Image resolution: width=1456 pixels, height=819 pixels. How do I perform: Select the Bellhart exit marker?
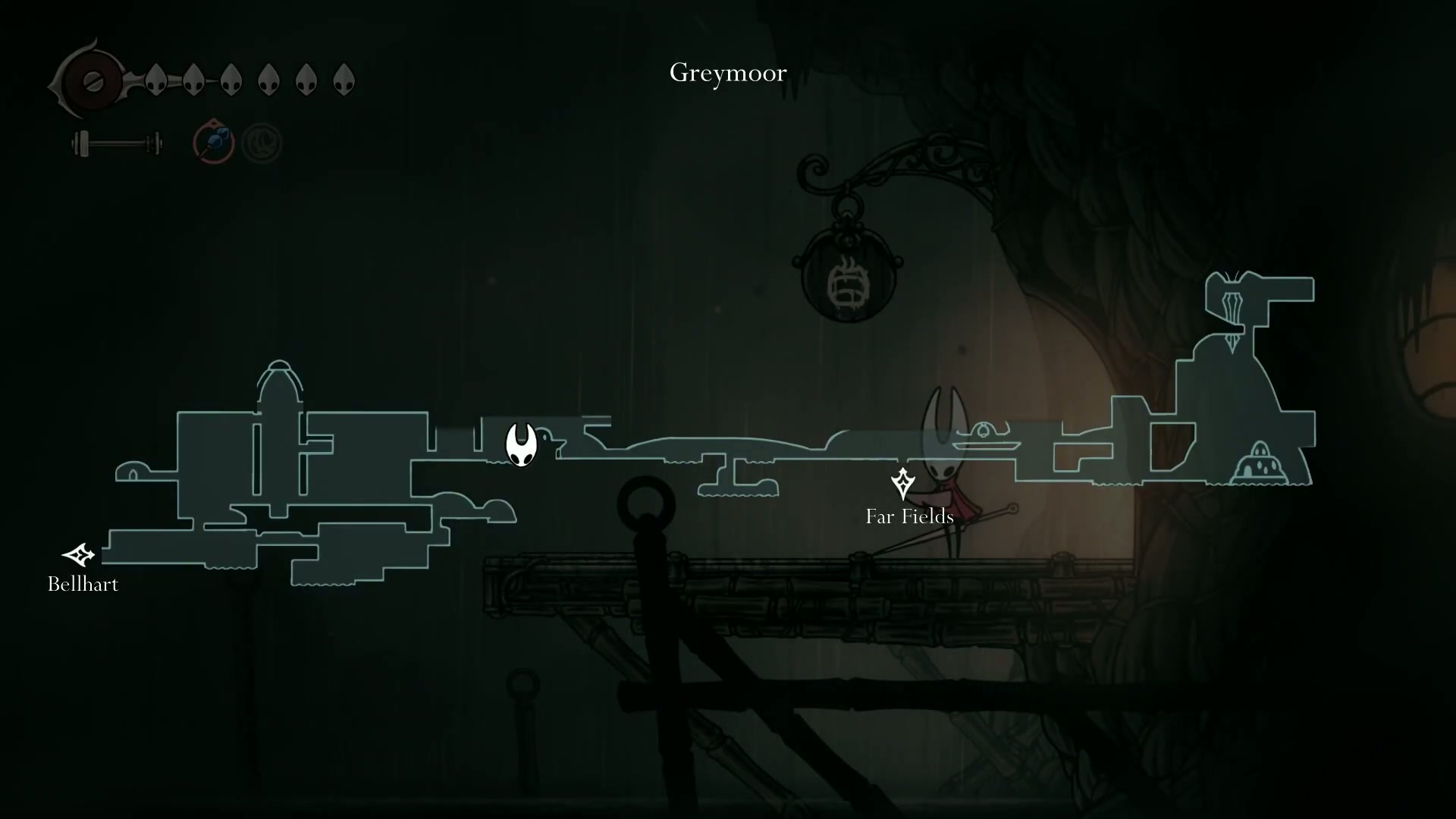pos(78,556)
